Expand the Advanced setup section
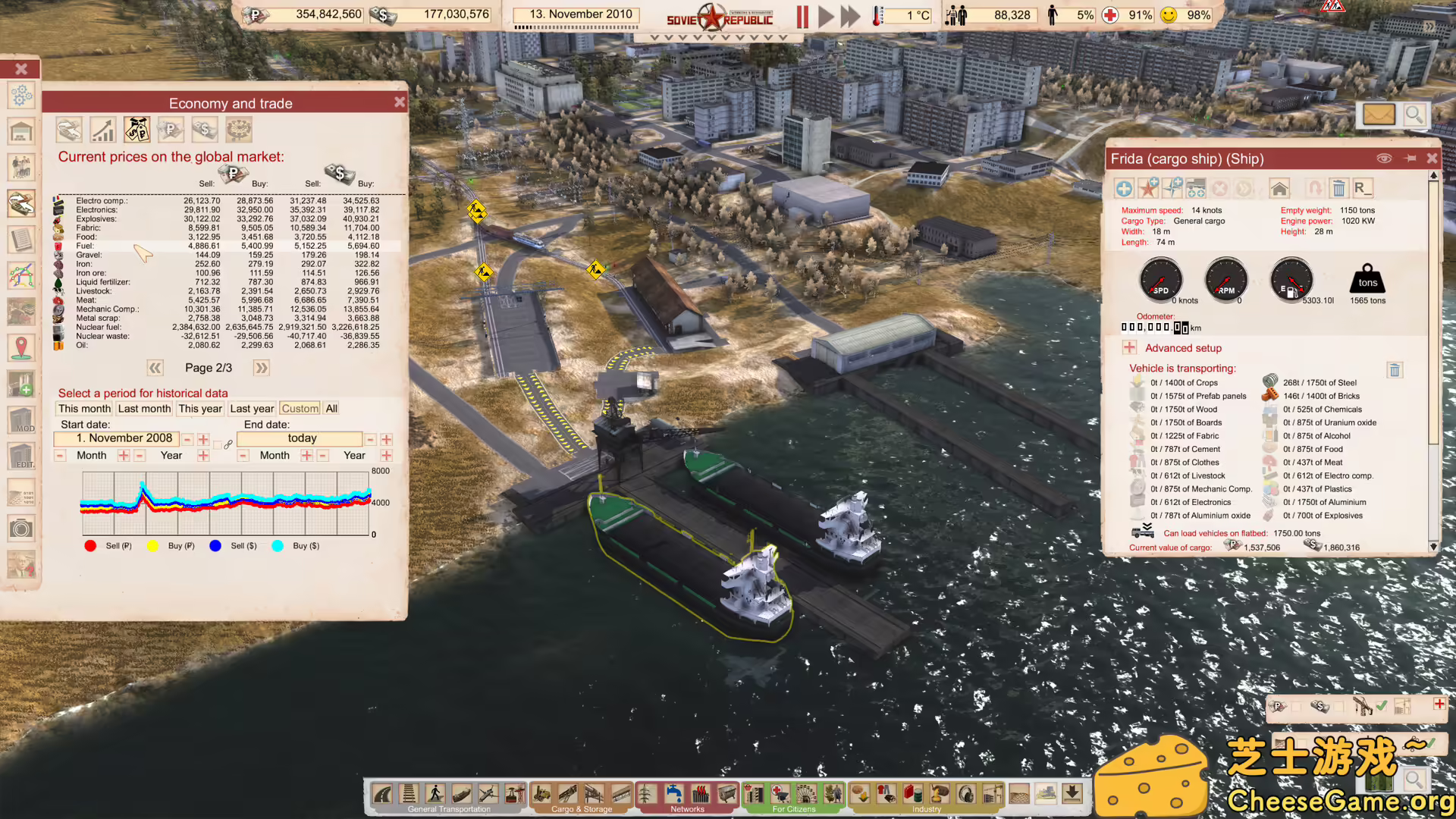Image resolution: width=1456 pixels, height=819 pixels. (1129, 347)
